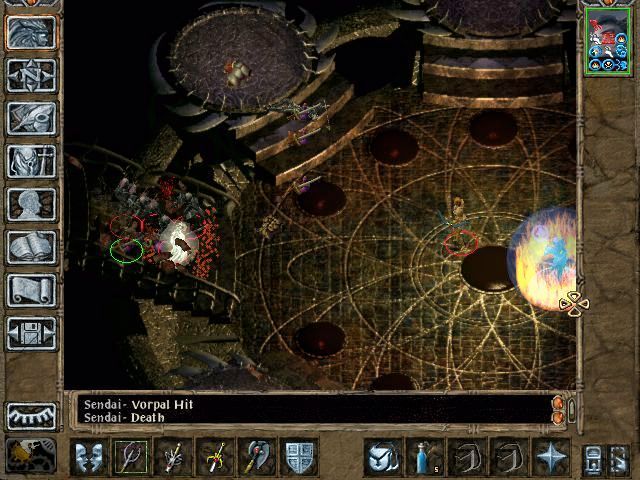The image size is (640, 480).
Task: Activate the talk masks button
Action: point(88,457)
